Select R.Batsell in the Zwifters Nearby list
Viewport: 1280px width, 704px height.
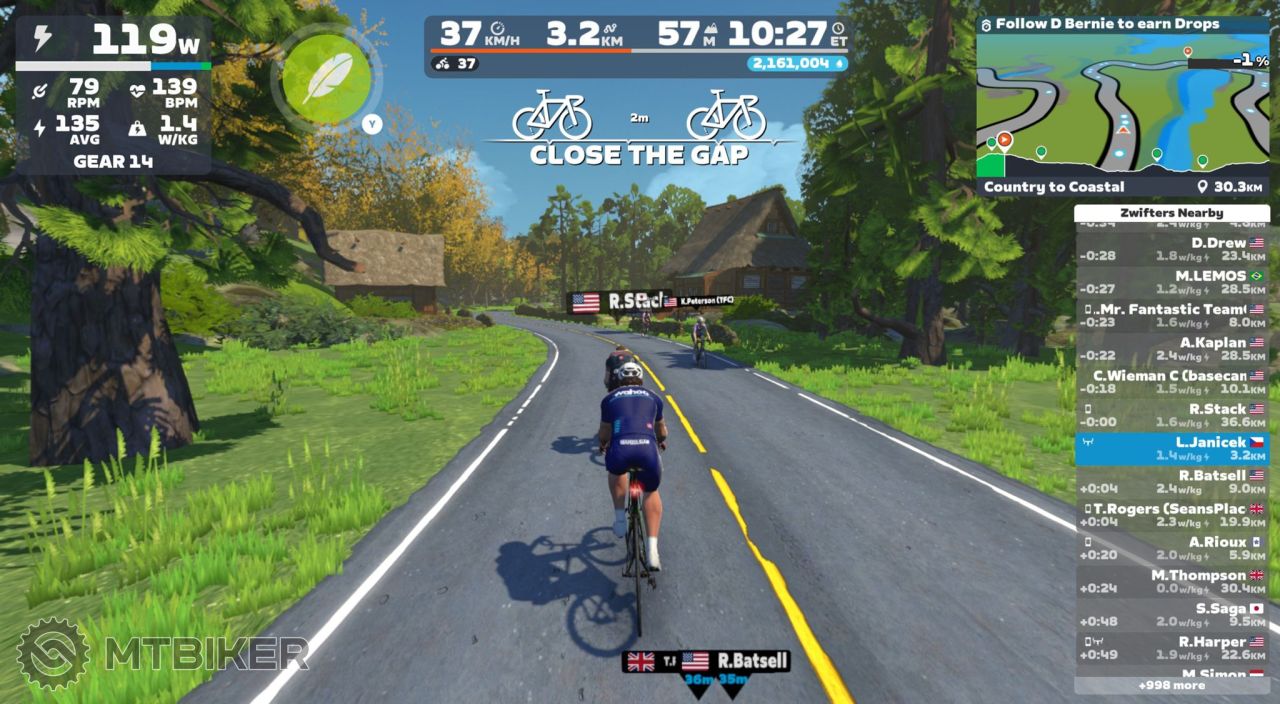click(1171, 482)
